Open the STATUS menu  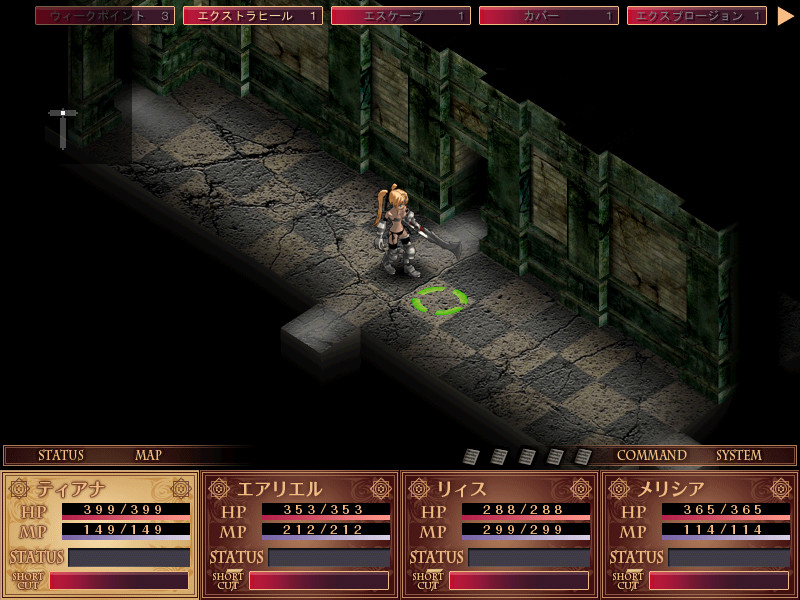point(61,455)
